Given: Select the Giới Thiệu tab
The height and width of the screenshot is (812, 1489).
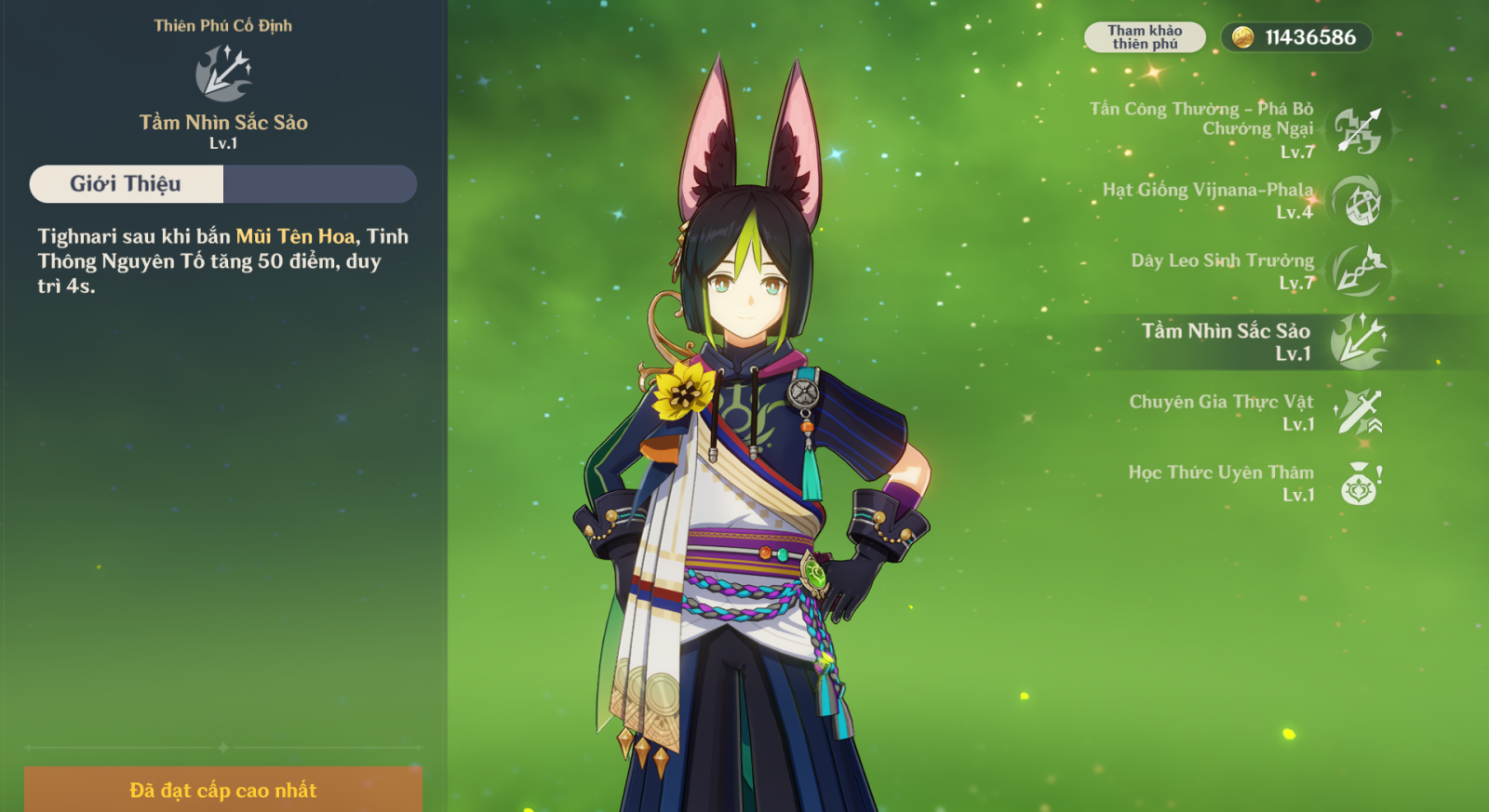Looking at the screenshot, I should [x=127, y=184].
